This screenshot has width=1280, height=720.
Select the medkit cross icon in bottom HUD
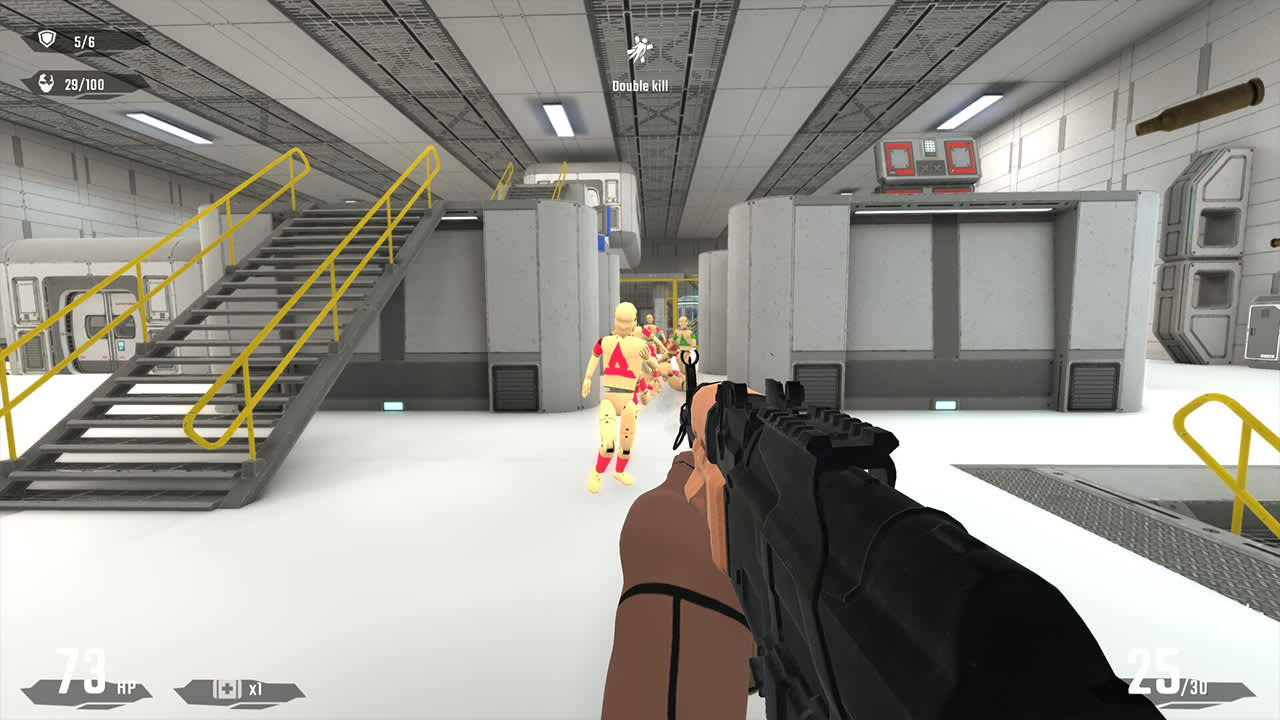[x=225, y=688]
